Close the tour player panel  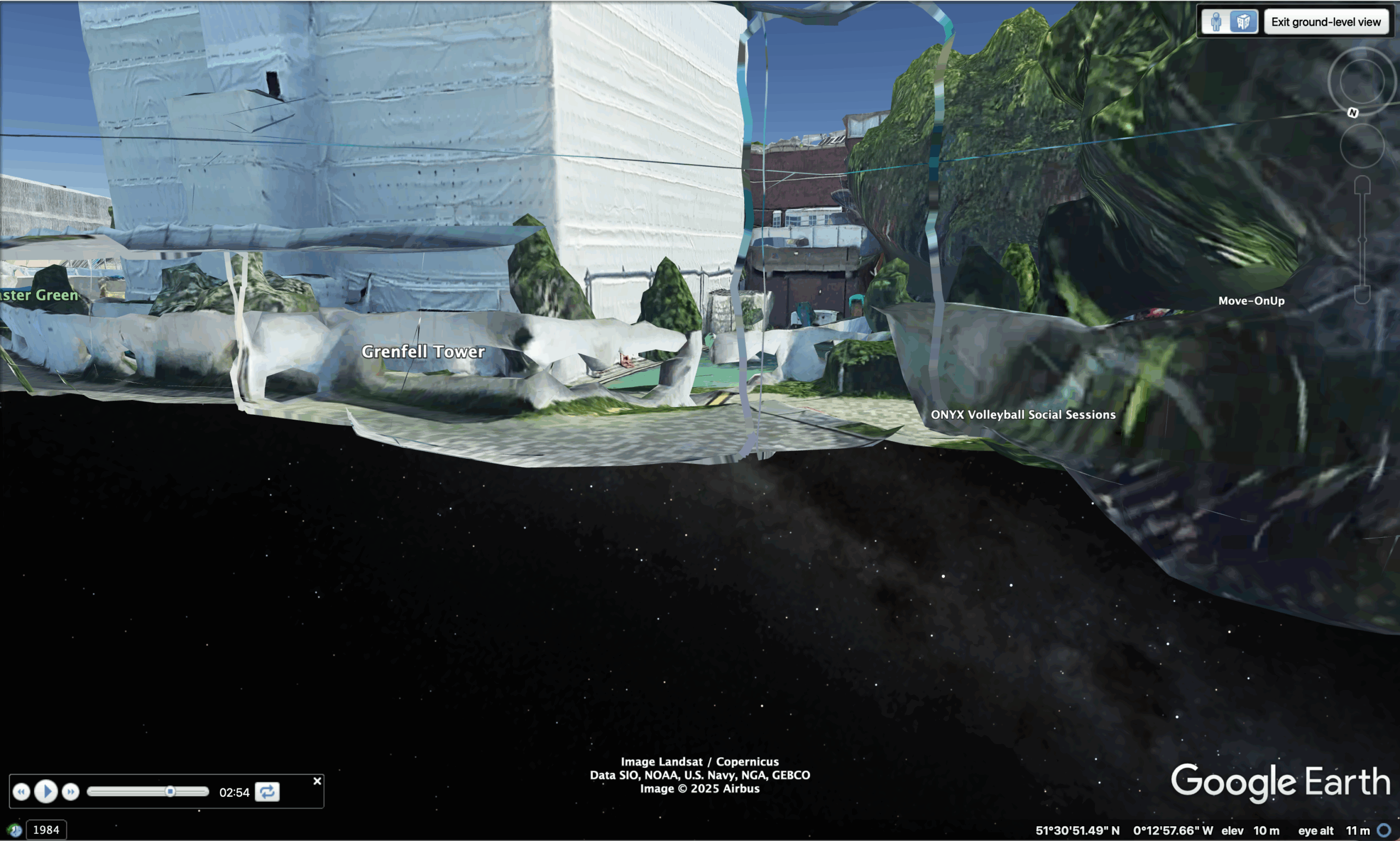[x=317, y=781]
